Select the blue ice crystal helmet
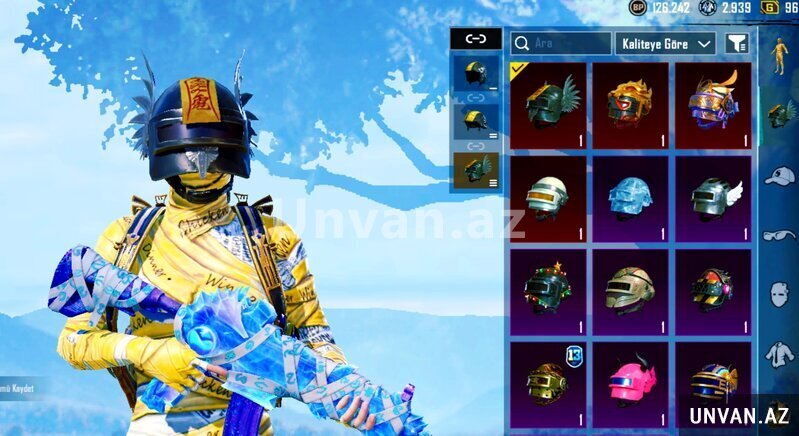The image size is (799, 436). coord(630,196)
